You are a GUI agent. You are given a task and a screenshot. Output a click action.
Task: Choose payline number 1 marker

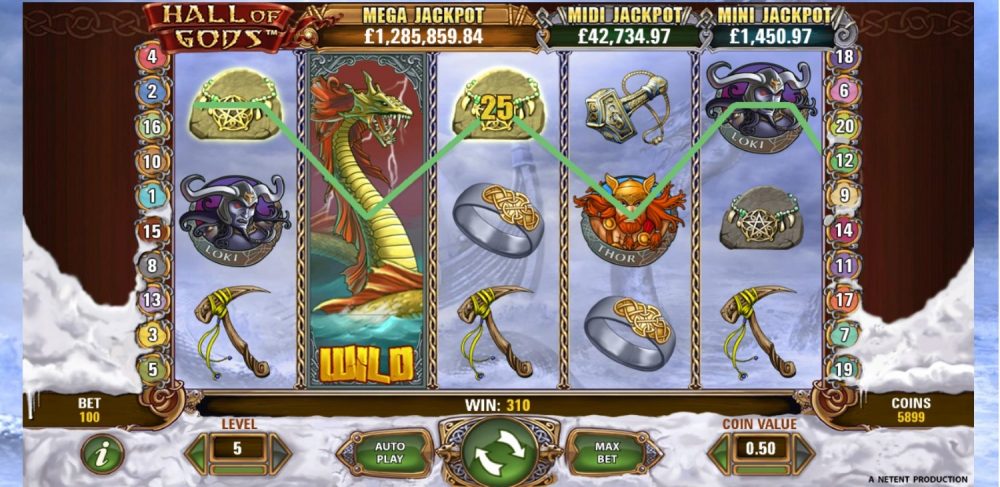tap(153, 196)
